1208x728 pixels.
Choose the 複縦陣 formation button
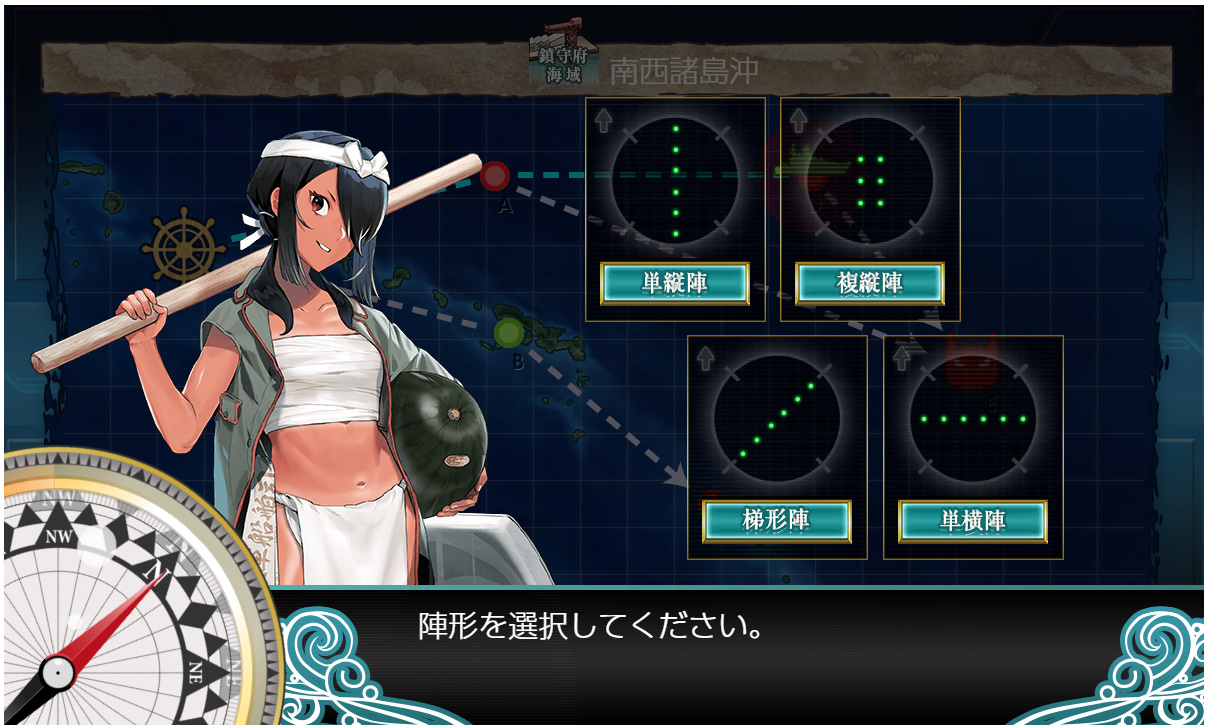click(x=870, y=284)
